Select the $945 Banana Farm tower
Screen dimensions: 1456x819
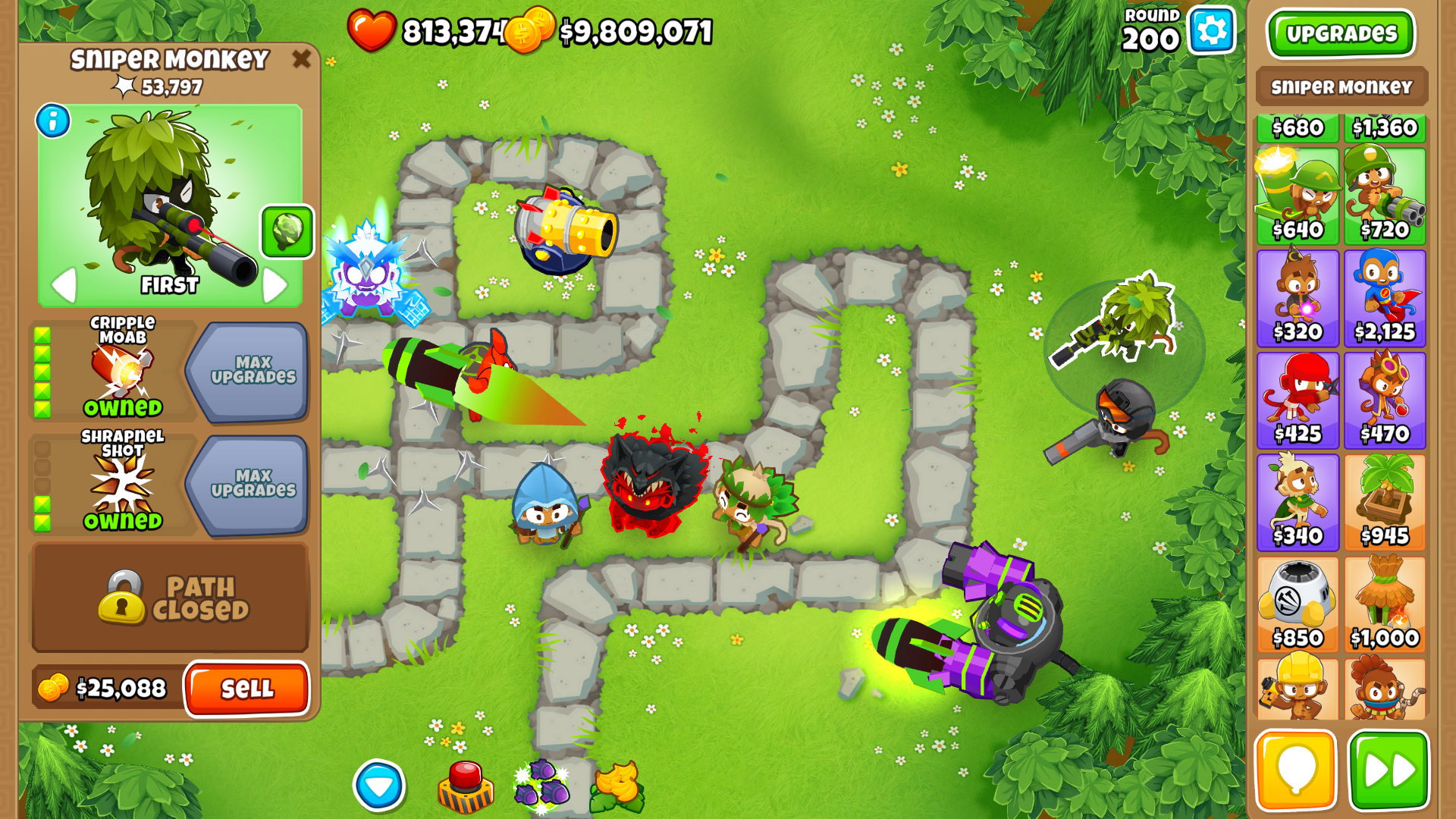pyautogui.click(x=1385, y=502)
